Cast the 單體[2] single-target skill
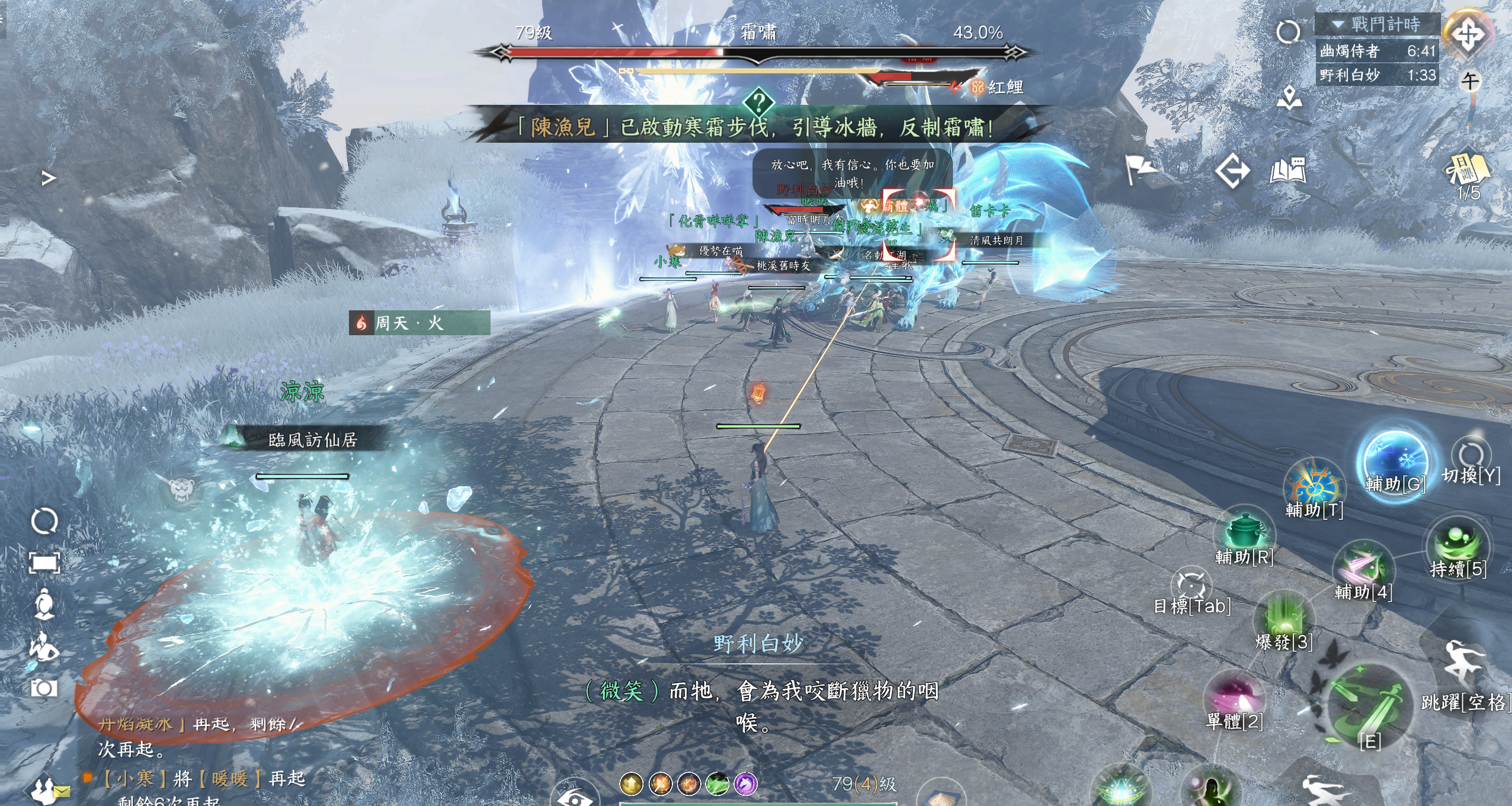Image resolution: width=1512 pixels, height=806 pixels. 1235,695
